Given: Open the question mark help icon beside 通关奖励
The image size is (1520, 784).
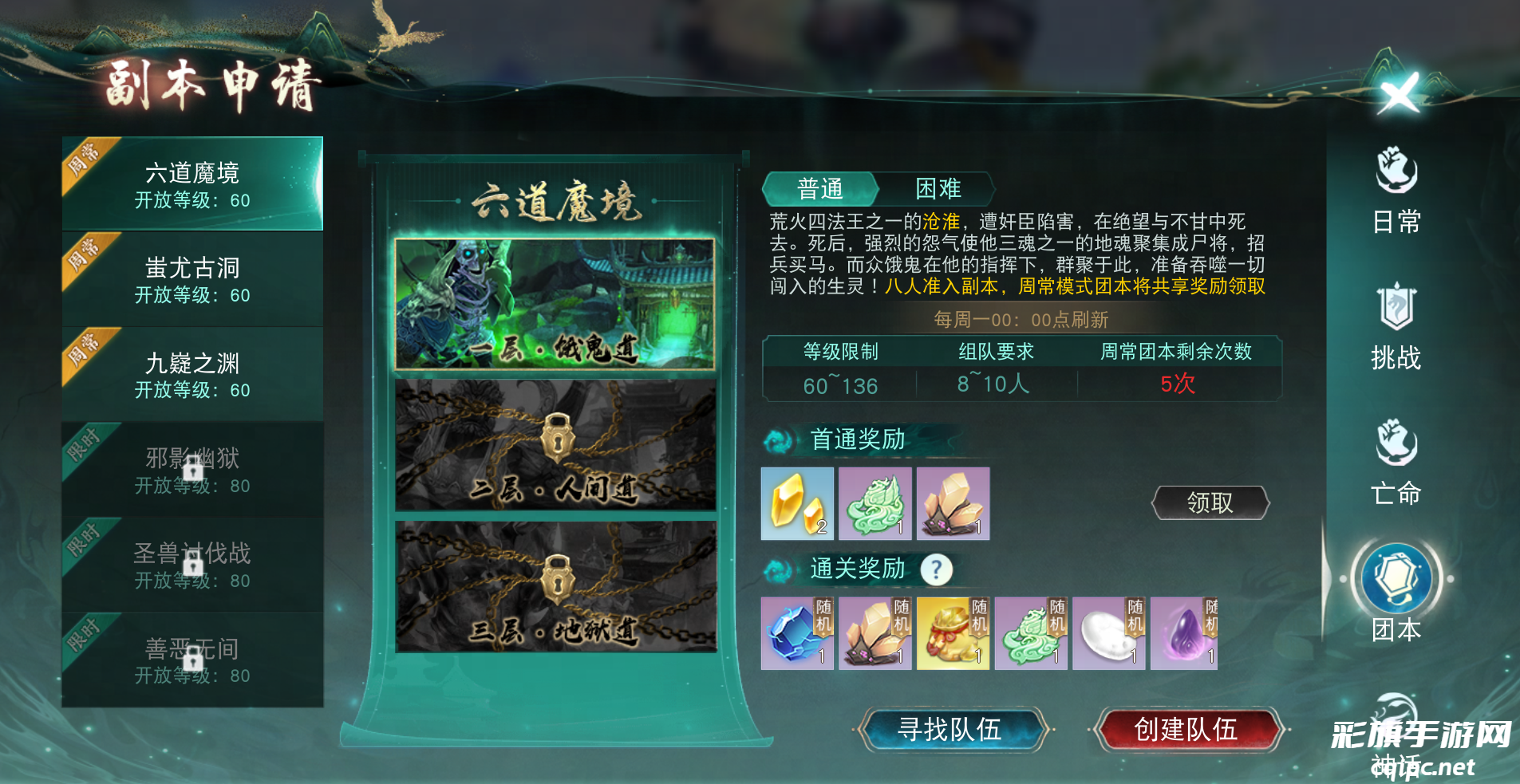Looking at the screenshot, I should point(936,568).
